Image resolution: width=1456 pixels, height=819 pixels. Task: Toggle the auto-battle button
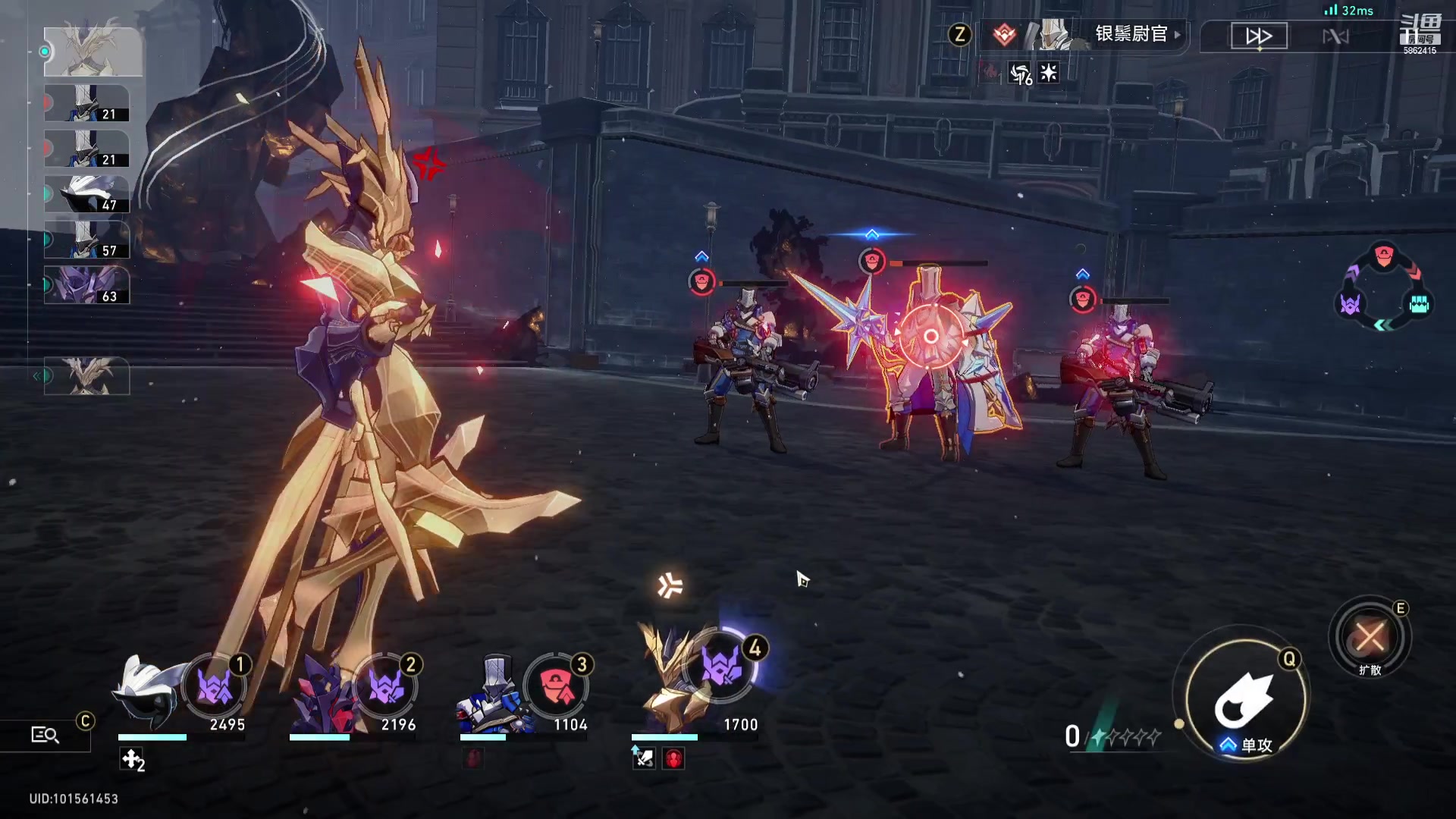1335,36
